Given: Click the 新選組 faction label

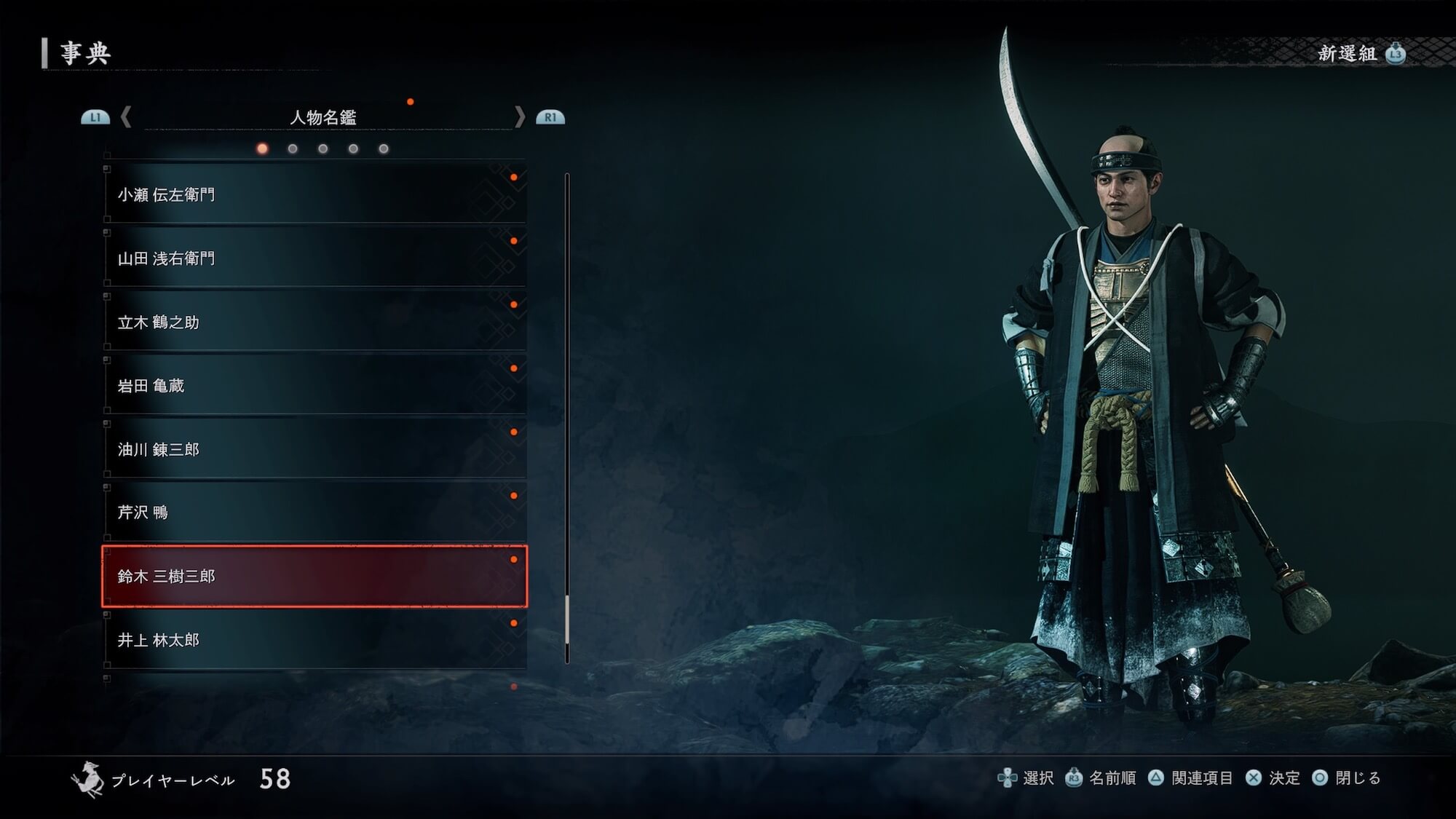Looking at the screenshot, I should coord(1347,53).
